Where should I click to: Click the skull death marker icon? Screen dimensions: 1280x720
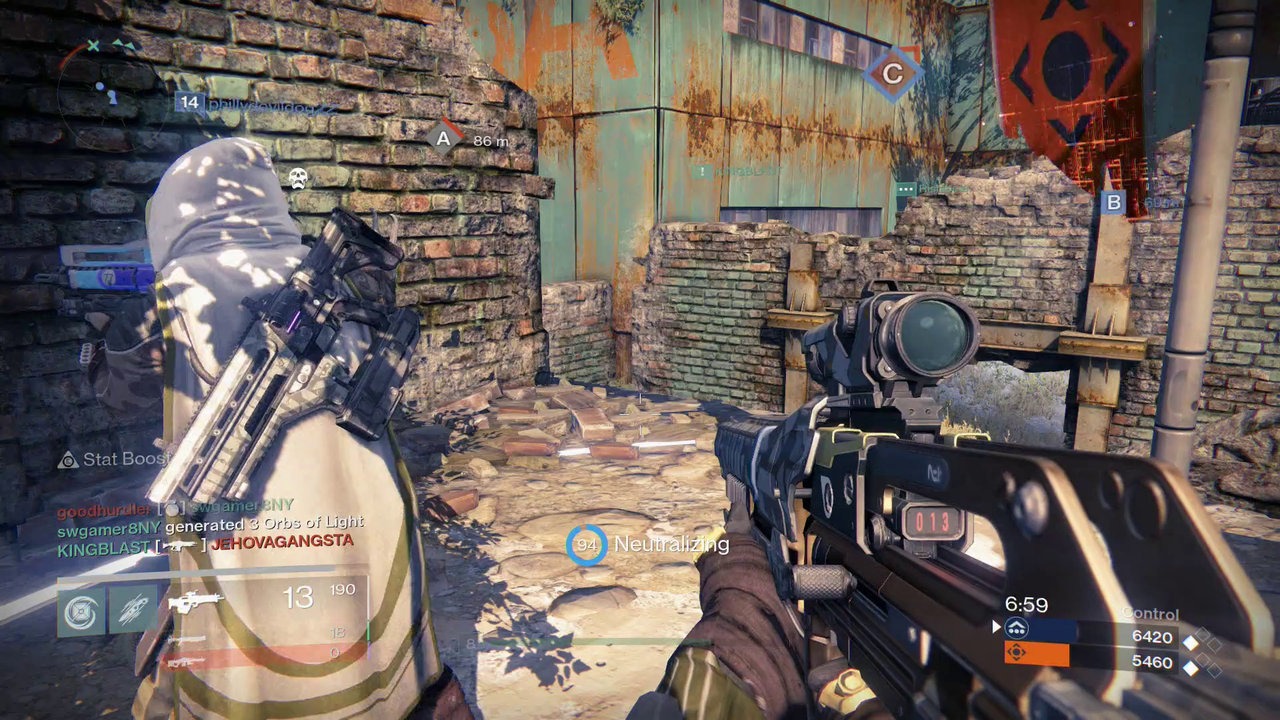point(297,179)
